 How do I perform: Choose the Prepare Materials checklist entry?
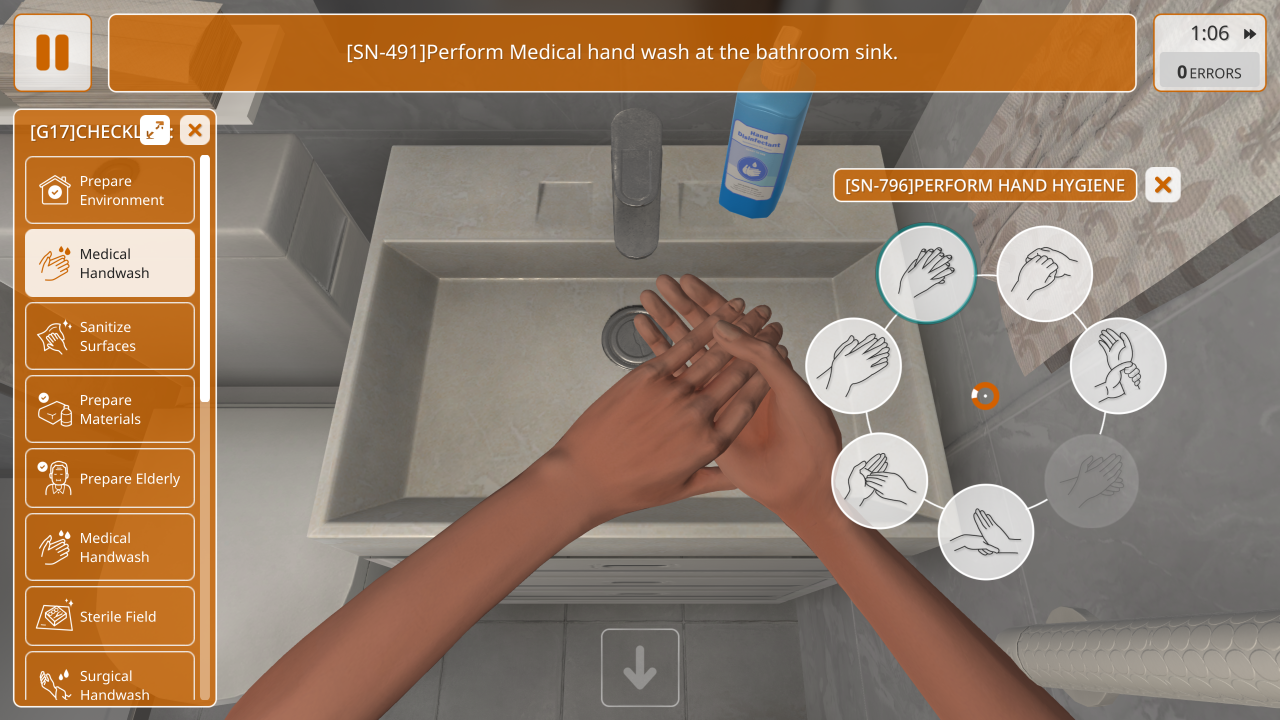point(110,409)
